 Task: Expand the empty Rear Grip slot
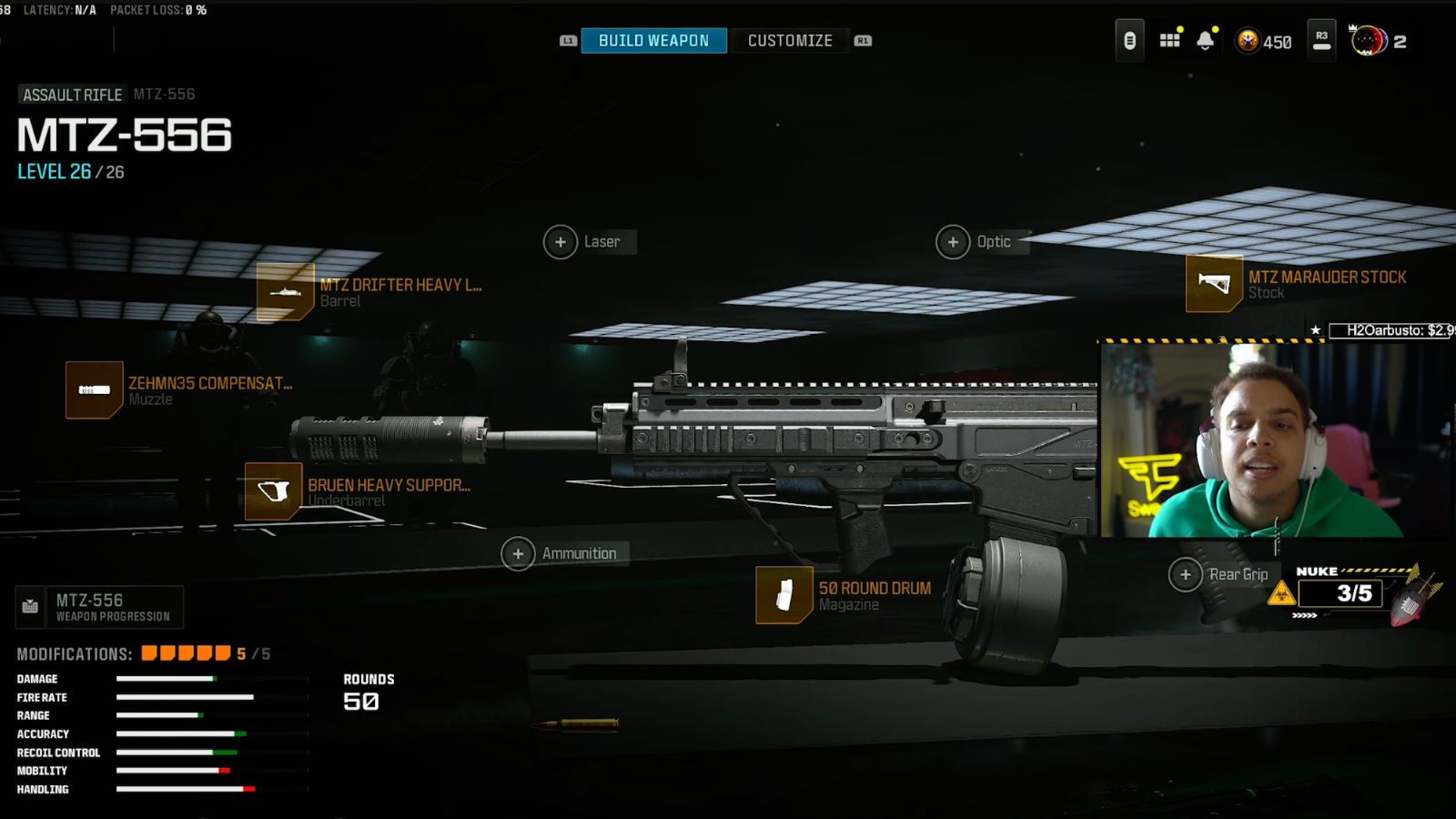click(1186, 575)
